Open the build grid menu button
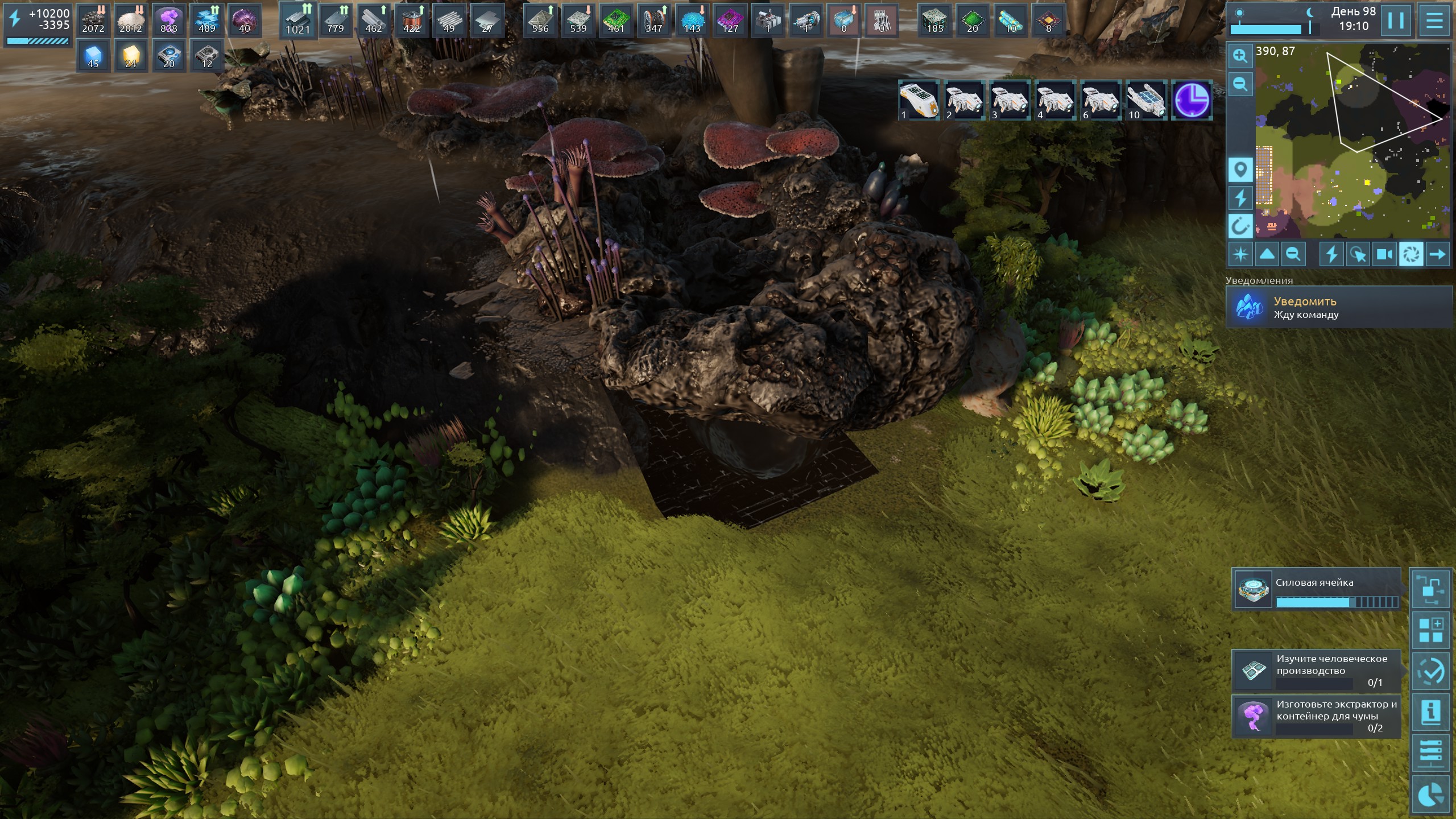The height and width of the screenshot is (819, 1456). (1430, 630)
